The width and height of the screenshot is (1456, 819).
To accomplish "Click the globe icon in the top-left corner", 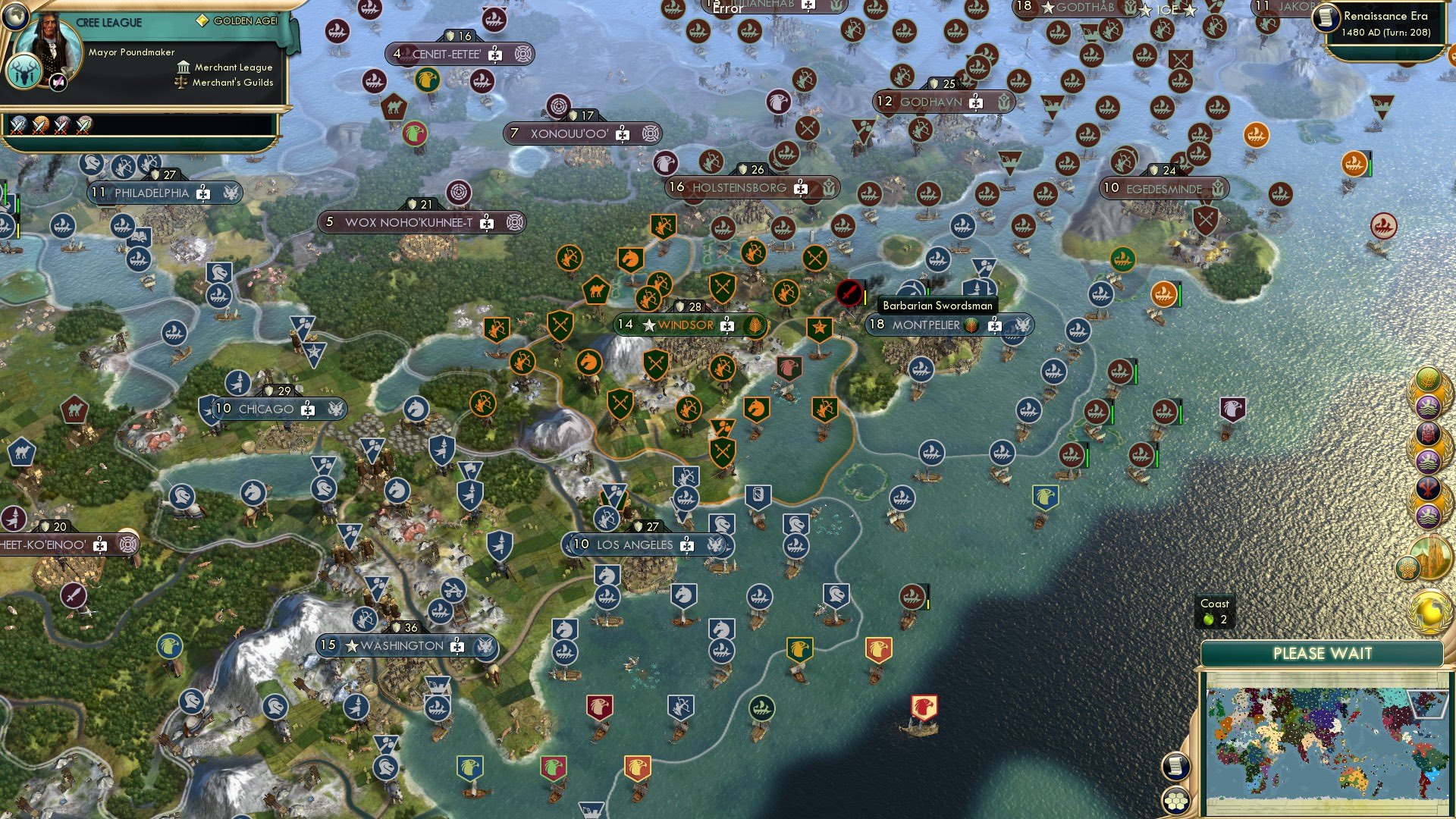I will point(15,16).
